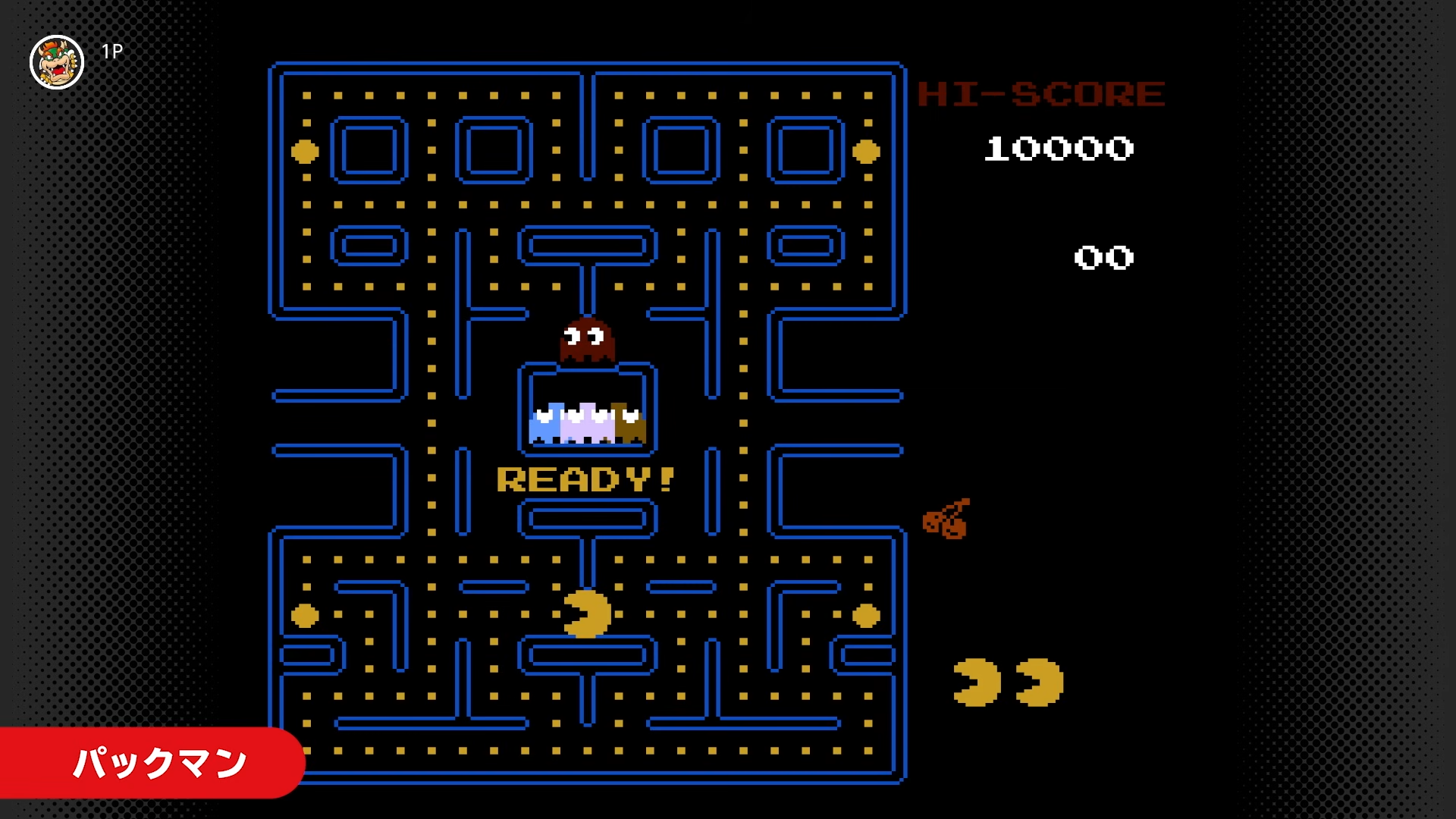
Task: Click the cherry bonus fruit icon
Action: [x=948, y=519]
